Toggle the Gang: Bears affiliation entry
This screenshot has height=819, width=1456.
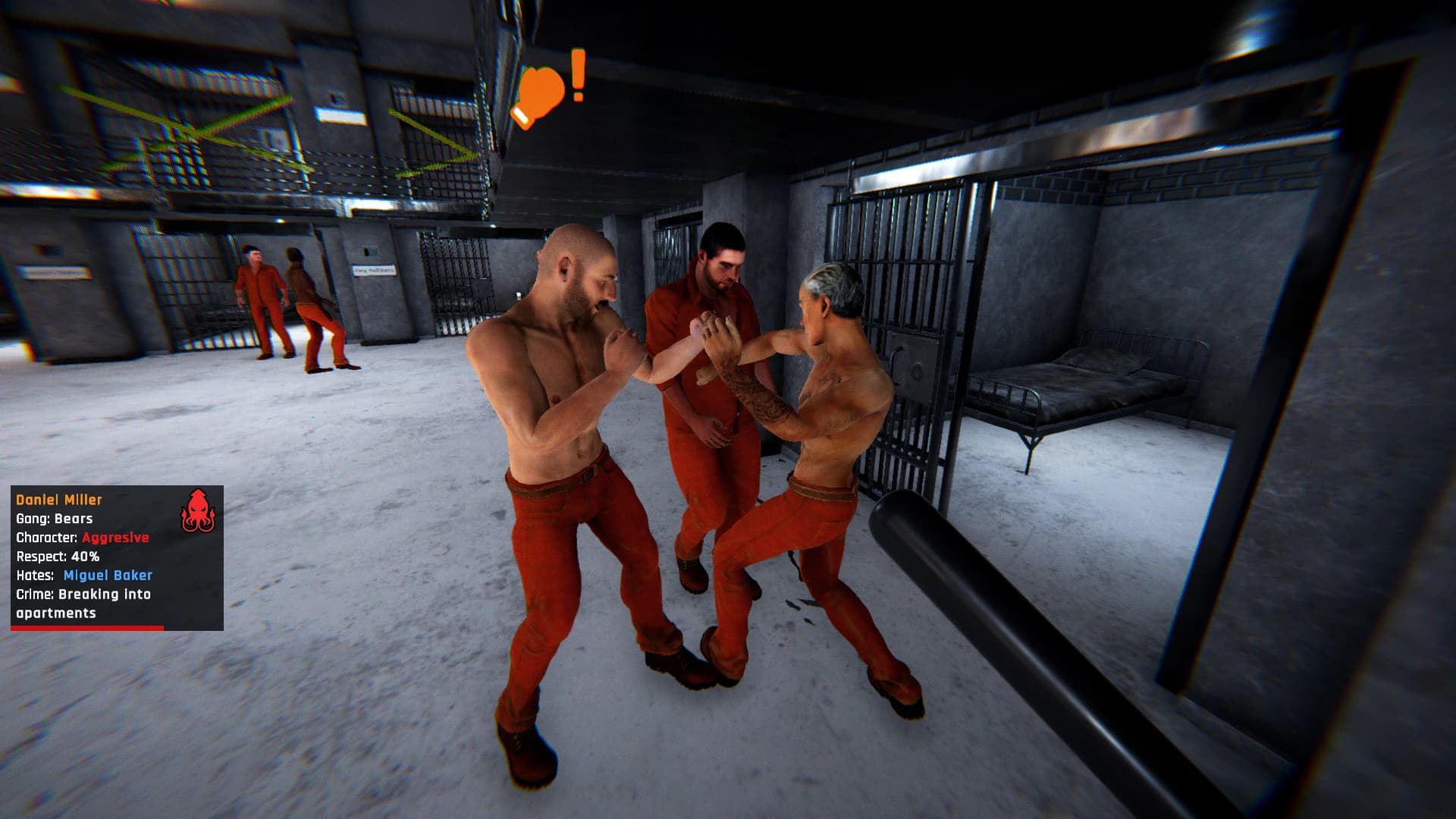tap(53, 518)
